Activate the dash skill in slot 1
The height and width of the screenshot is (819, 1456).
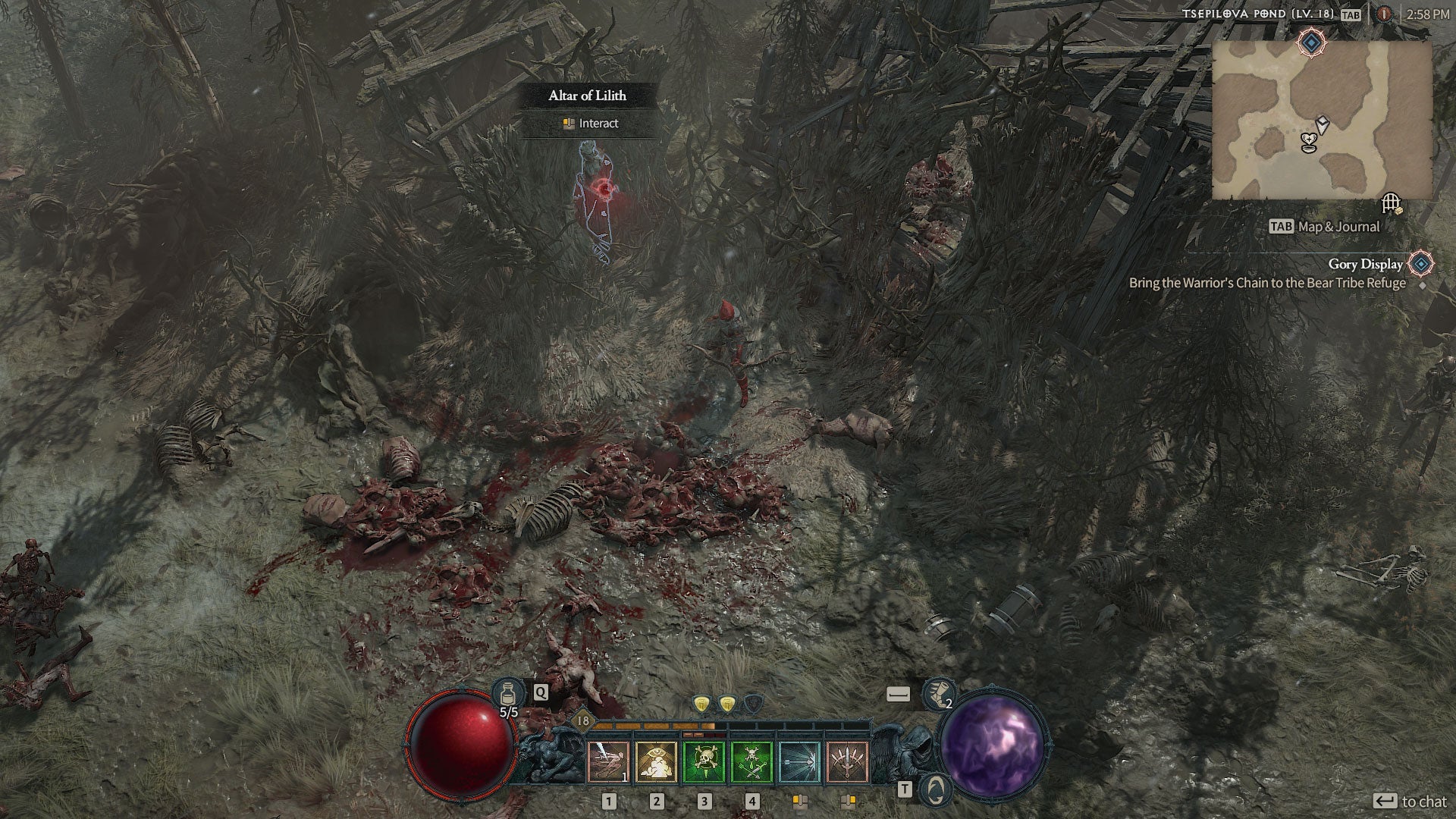[x=608, y=761]
